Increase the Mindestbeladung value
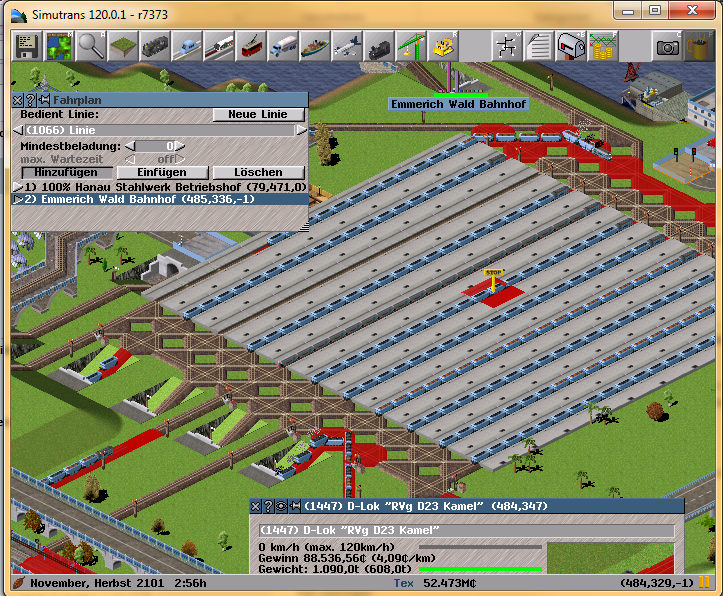Image resolution: width=723 pixels, height=596 pixels. (182, 146)
